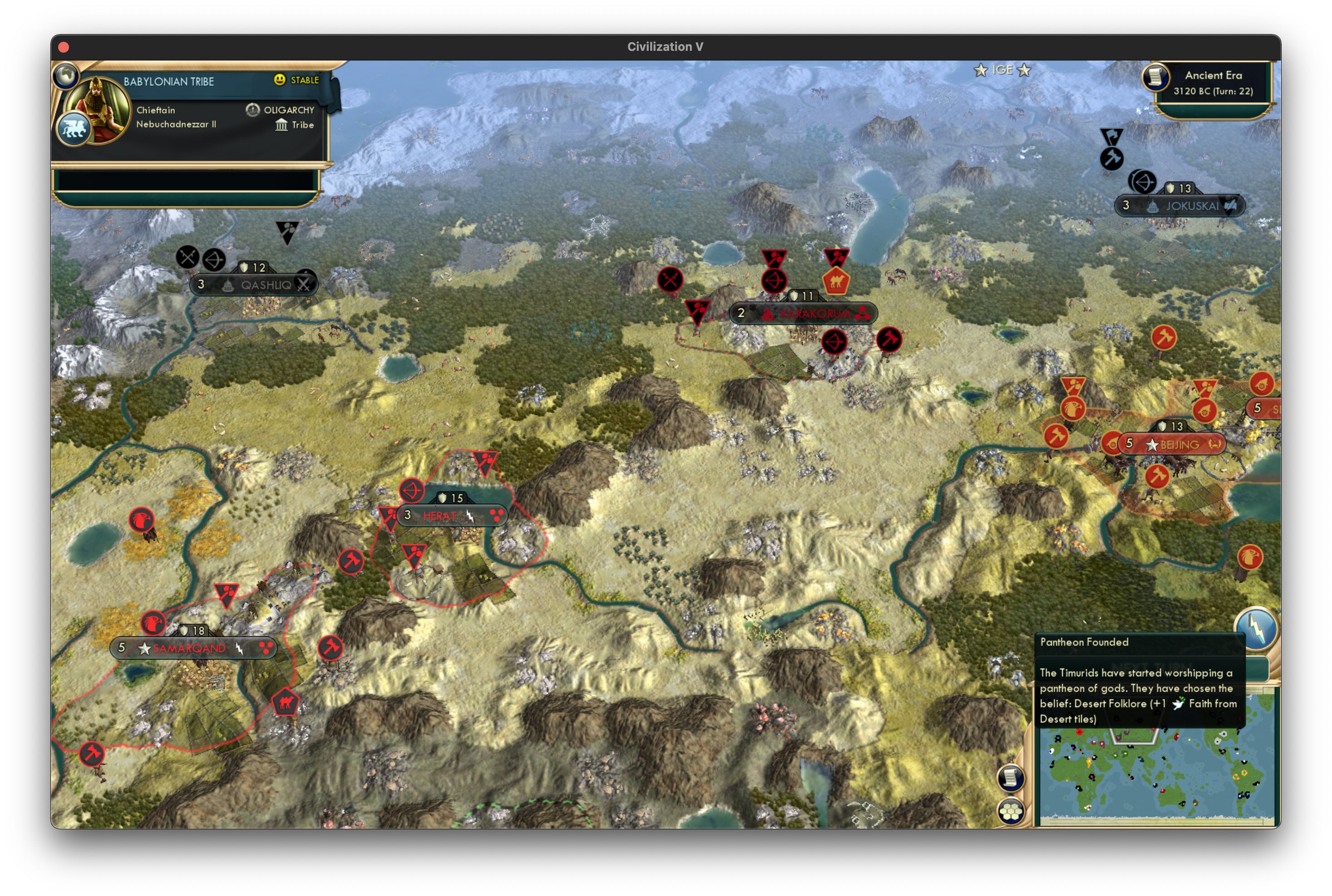Click the IGE menu label at top
The width and height of the screenshot is (1332, 896).
(x=1003, y=70)
